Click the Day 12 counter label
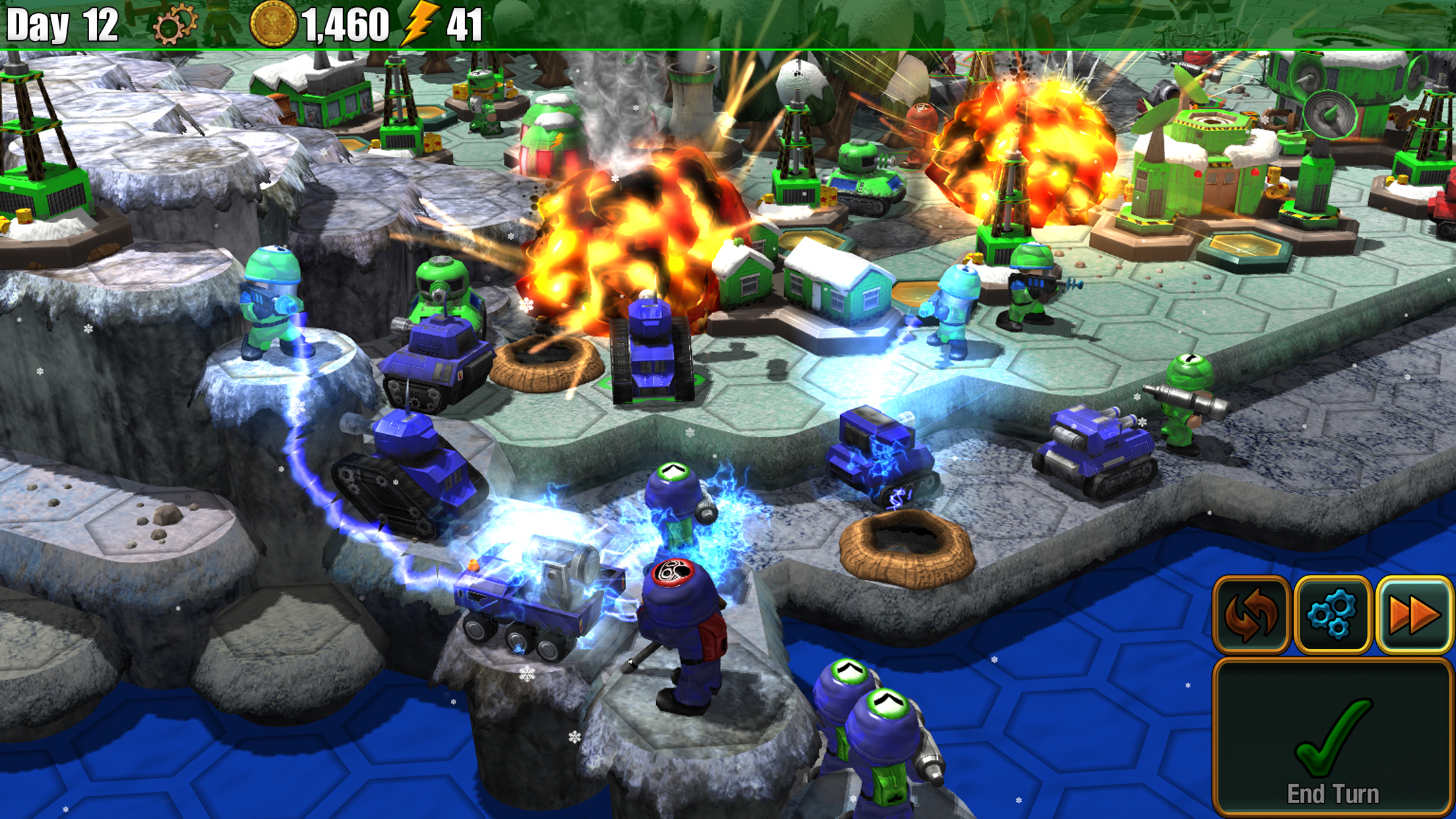Viewport: 1456px width, 819px height. coord(63,23)
